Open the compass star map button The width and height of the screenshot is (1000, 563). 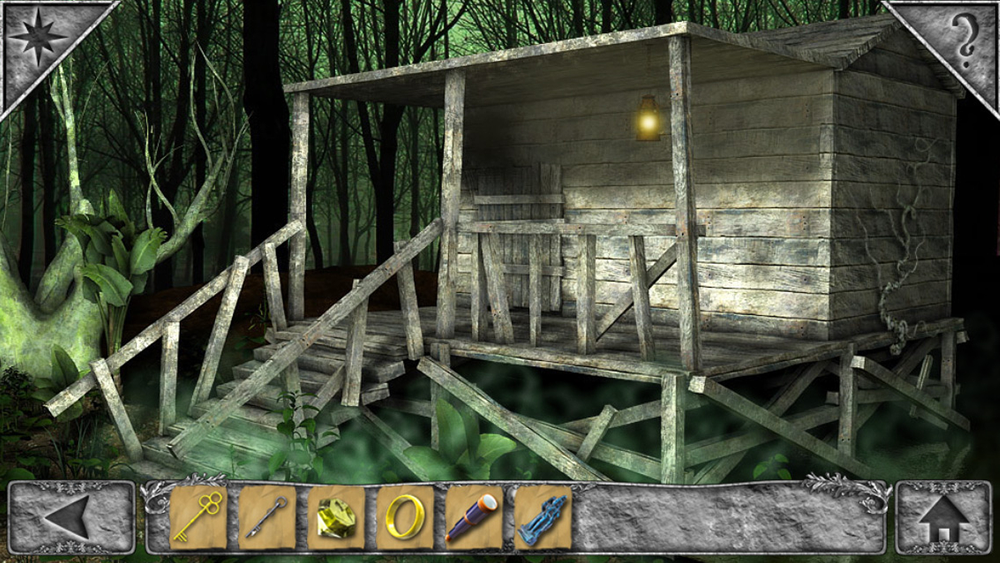point(37,37)
